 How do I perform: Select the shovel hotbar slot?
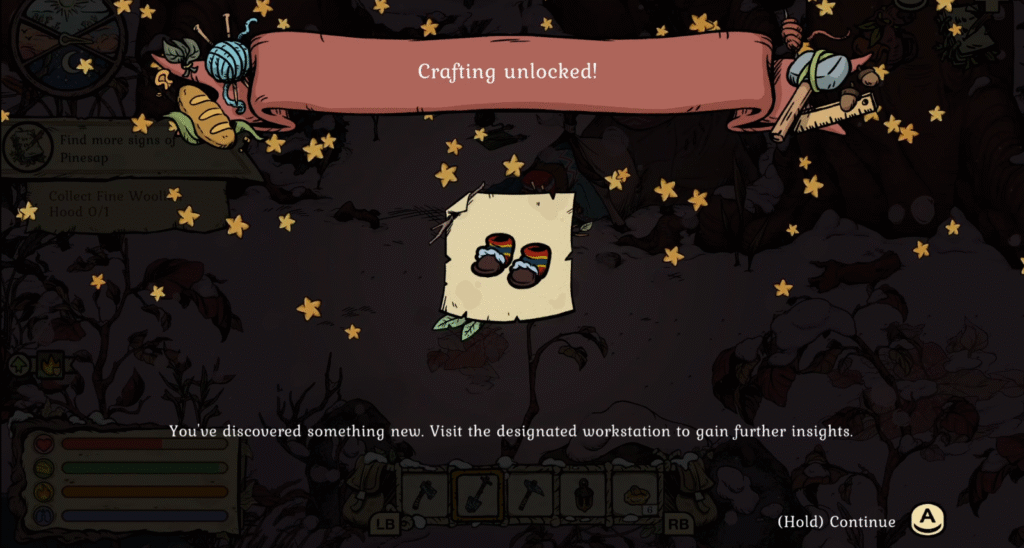tap(475, 492)
